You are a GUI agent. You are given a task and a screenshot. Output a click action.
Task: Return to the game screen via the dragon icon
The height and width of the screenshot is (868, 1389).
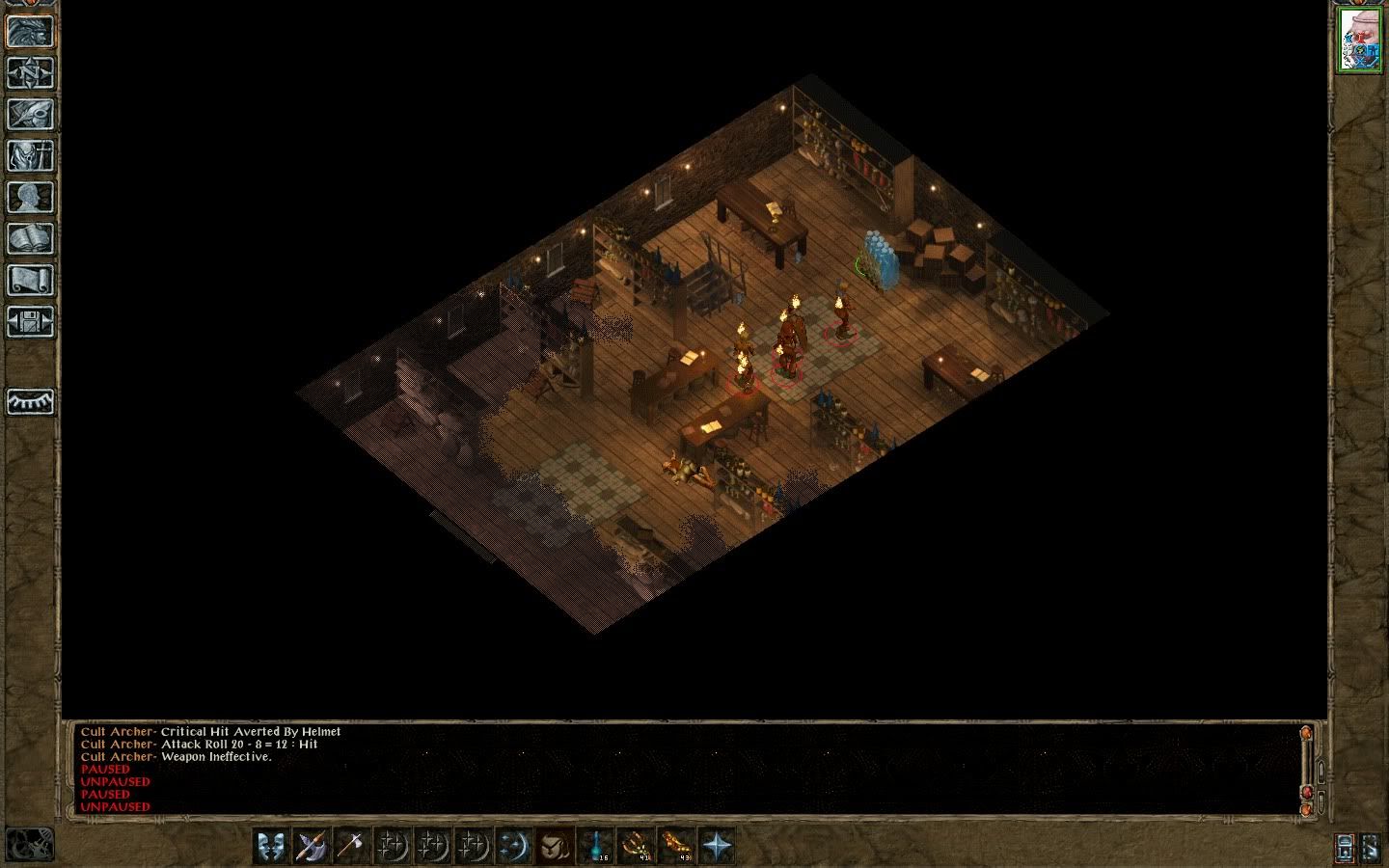[31, 31]
